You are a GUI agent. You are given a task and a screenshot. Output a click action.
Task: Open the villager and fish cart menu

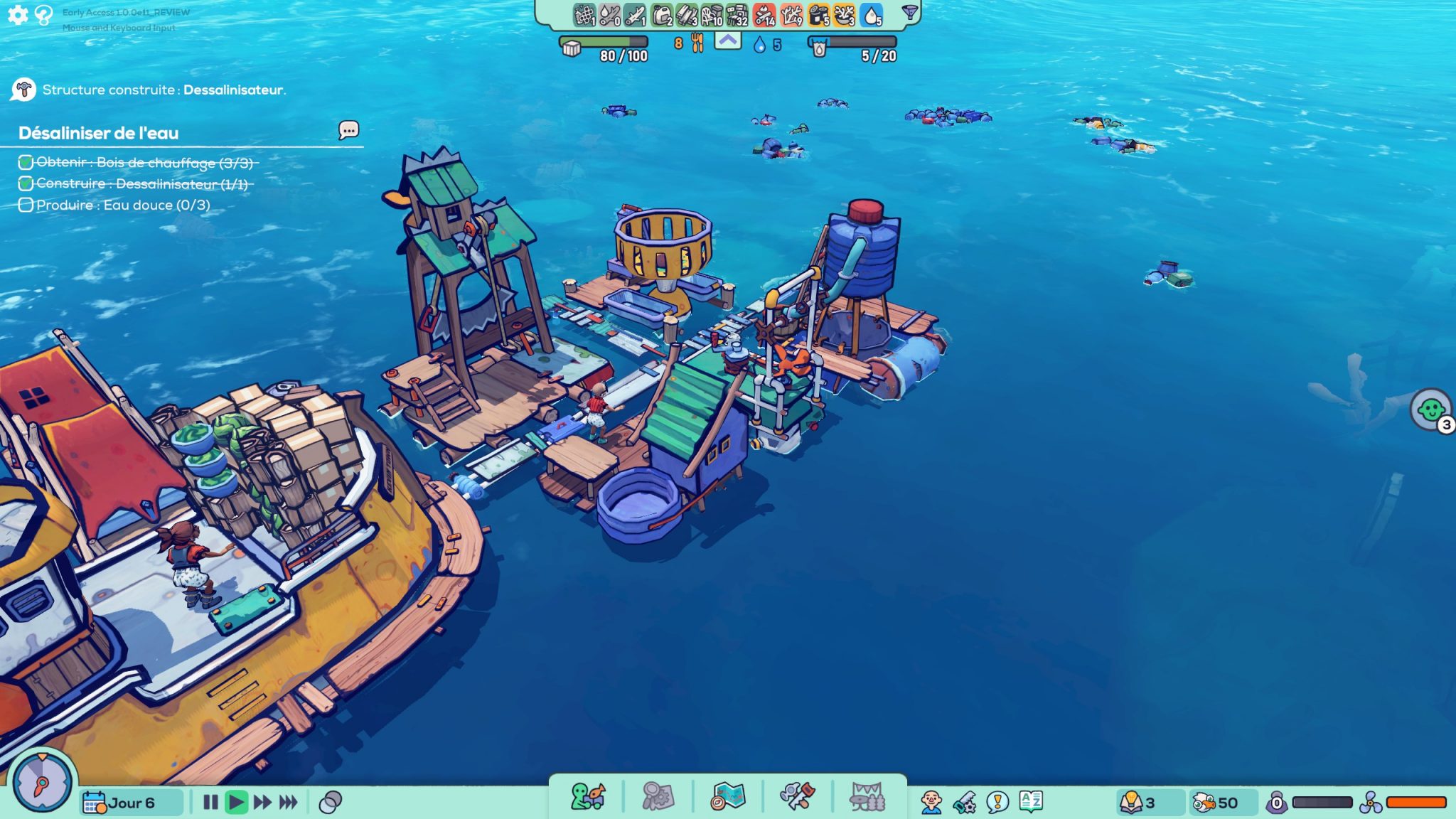(588, 797)
